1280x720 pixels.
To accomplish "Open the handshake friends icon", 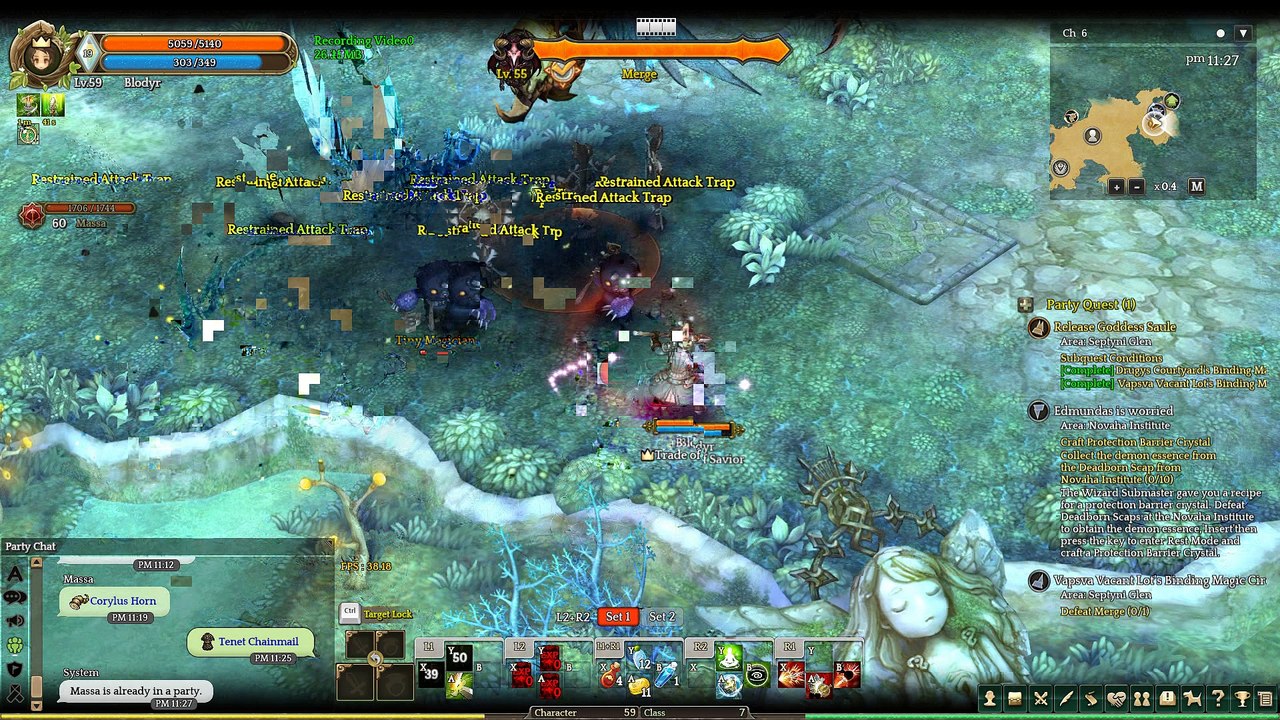I will coord(1116,699).
